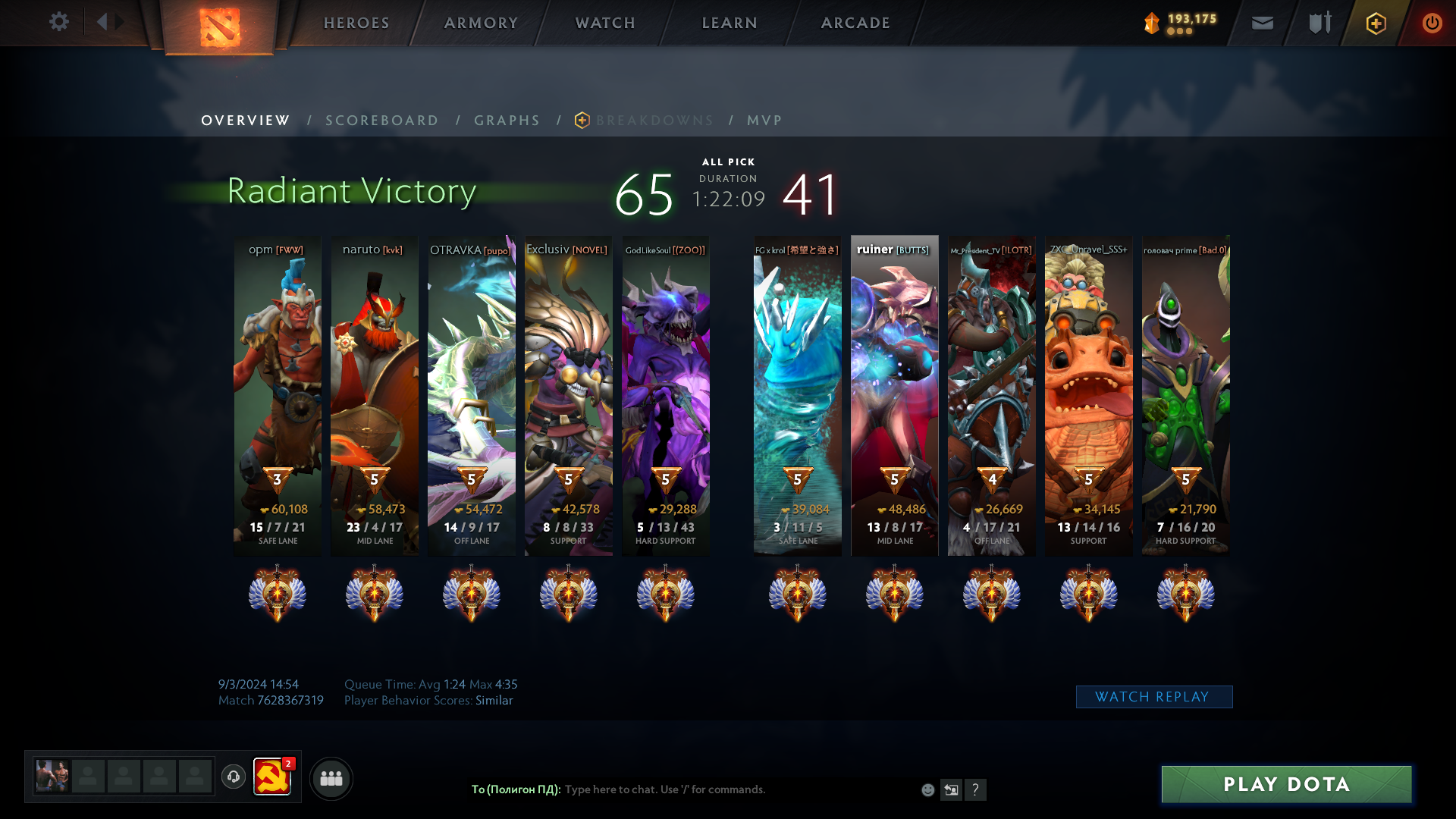The image size is (1456, 819).
Task: Select naruto's mid lane hero card
Action: 375,394
